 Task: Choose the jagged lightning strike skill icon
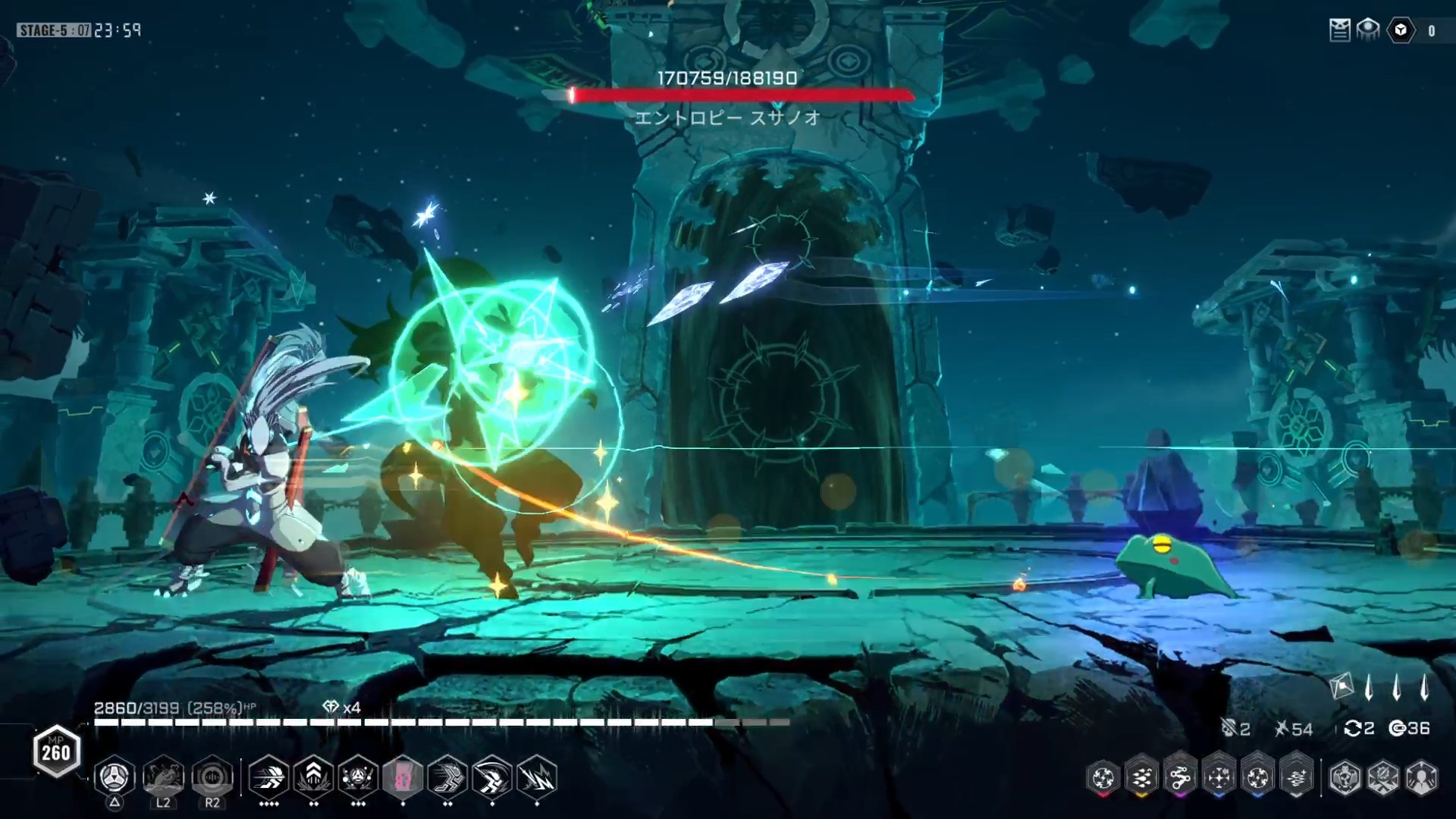(x=537, y=777)
